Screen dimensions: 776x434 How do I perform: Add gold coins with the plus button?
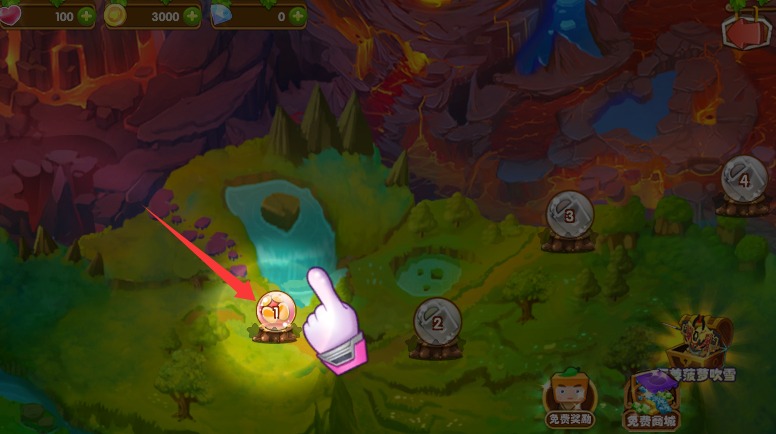point(194,17)
